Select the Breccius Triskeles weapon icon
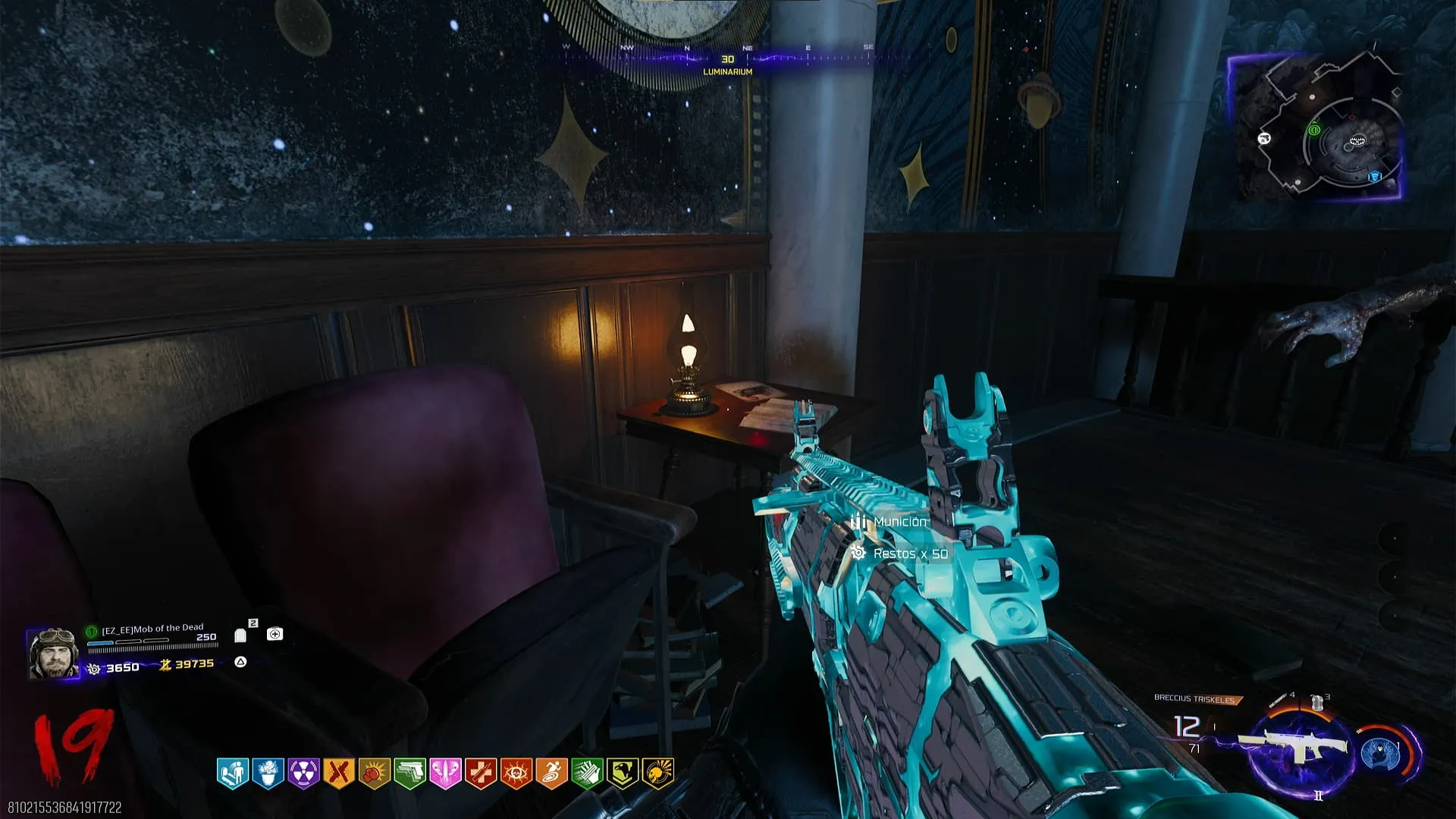The height and width of the screenshot is (819, 1456). click(1298, 746)
